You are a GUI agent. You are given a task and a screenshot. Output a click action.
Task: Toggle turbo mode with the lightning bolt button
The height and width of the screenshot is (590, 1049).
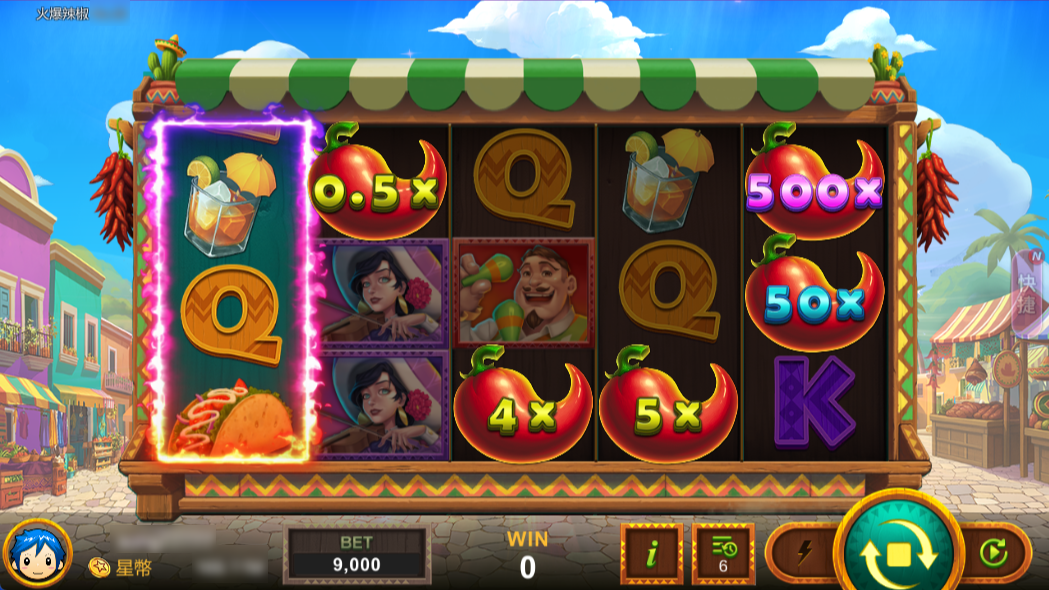point(804,552)
